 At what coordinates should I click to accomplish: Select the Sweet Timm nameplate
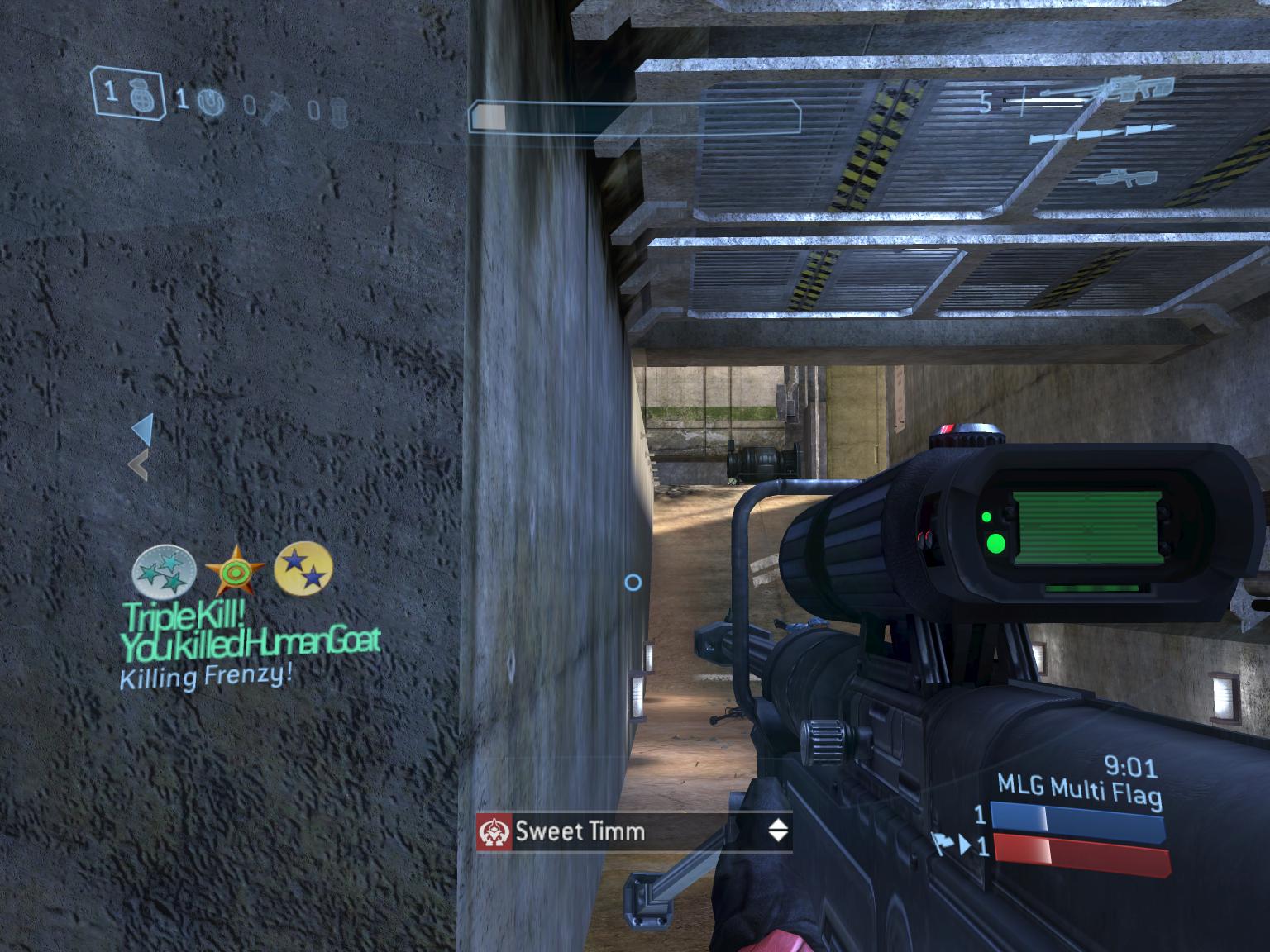pyautogui.click(x=579, y=832)
